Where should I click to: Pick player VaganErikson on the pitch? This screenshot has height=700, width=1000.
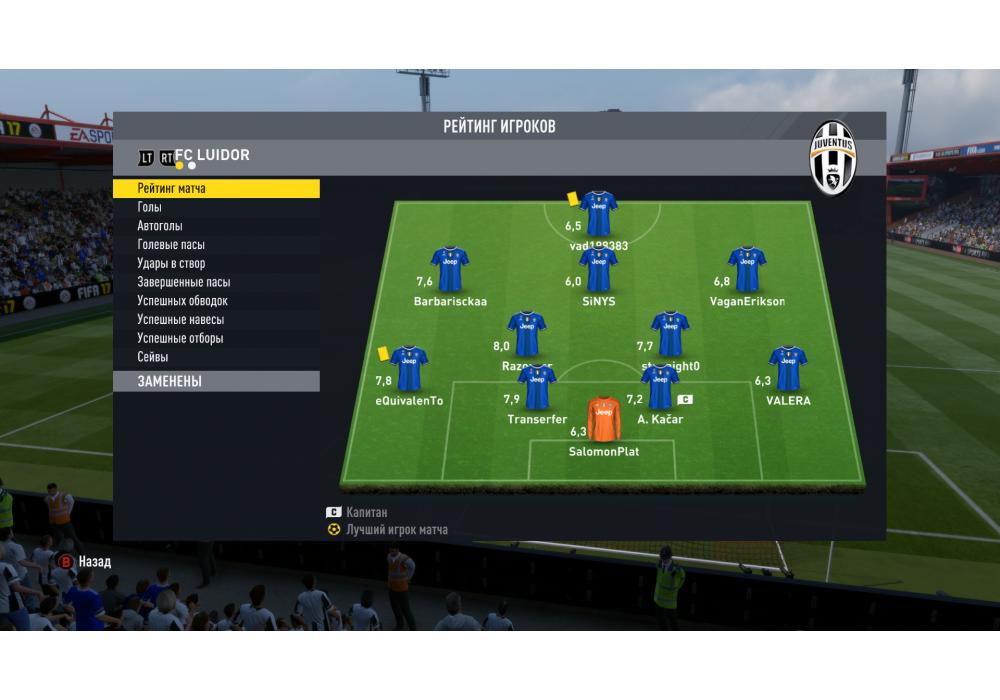click(x=747, y=269)
